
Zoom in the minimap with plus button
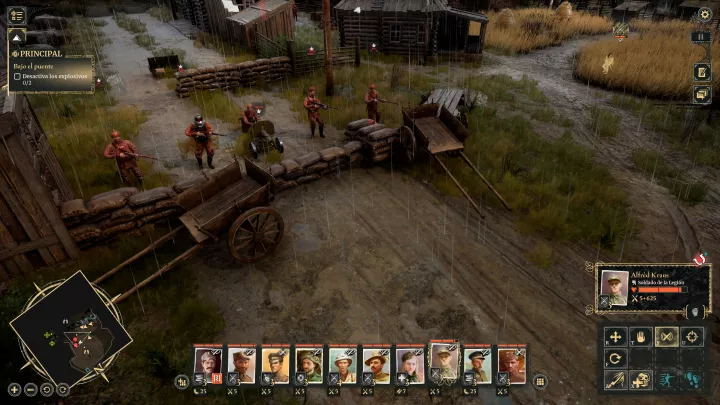click(x=14, y=389)
